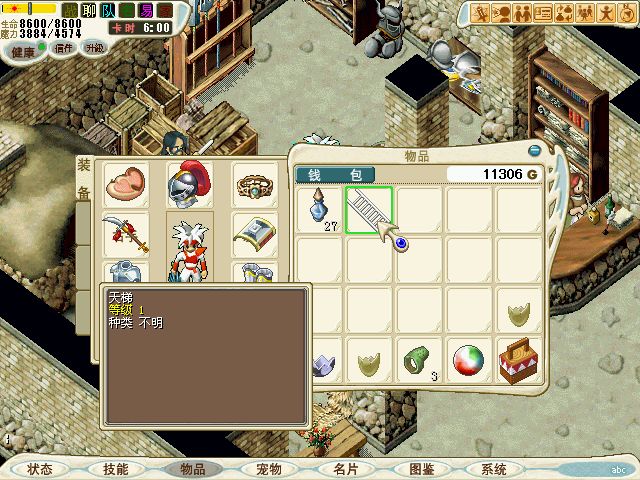640x480 pixels.
Task: Open the 技能 skills tab
Action: pyautogui.click(x=115, y=468)
